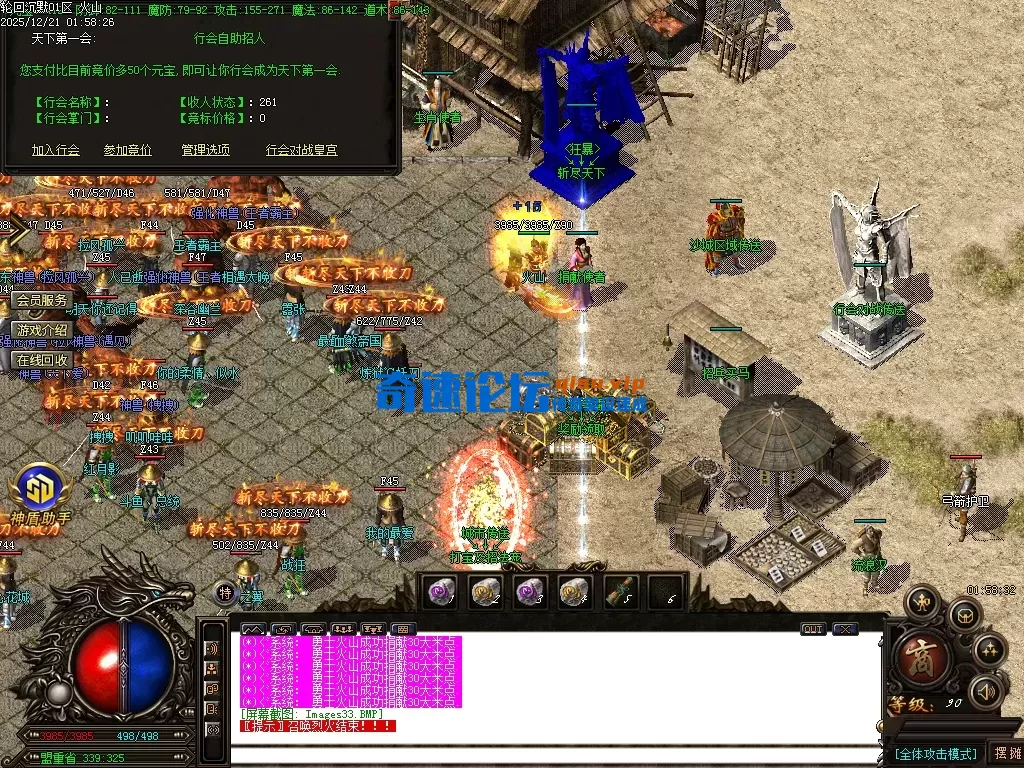
Task: Show the 游戏介绍 panel
Action: [x=42, y=330]
